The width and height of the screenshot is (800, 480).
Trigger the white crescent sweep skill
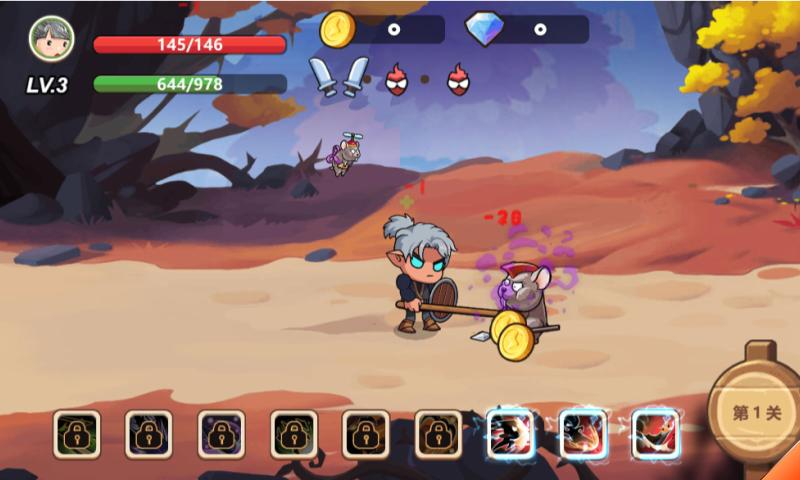click(x=656, y=434)
